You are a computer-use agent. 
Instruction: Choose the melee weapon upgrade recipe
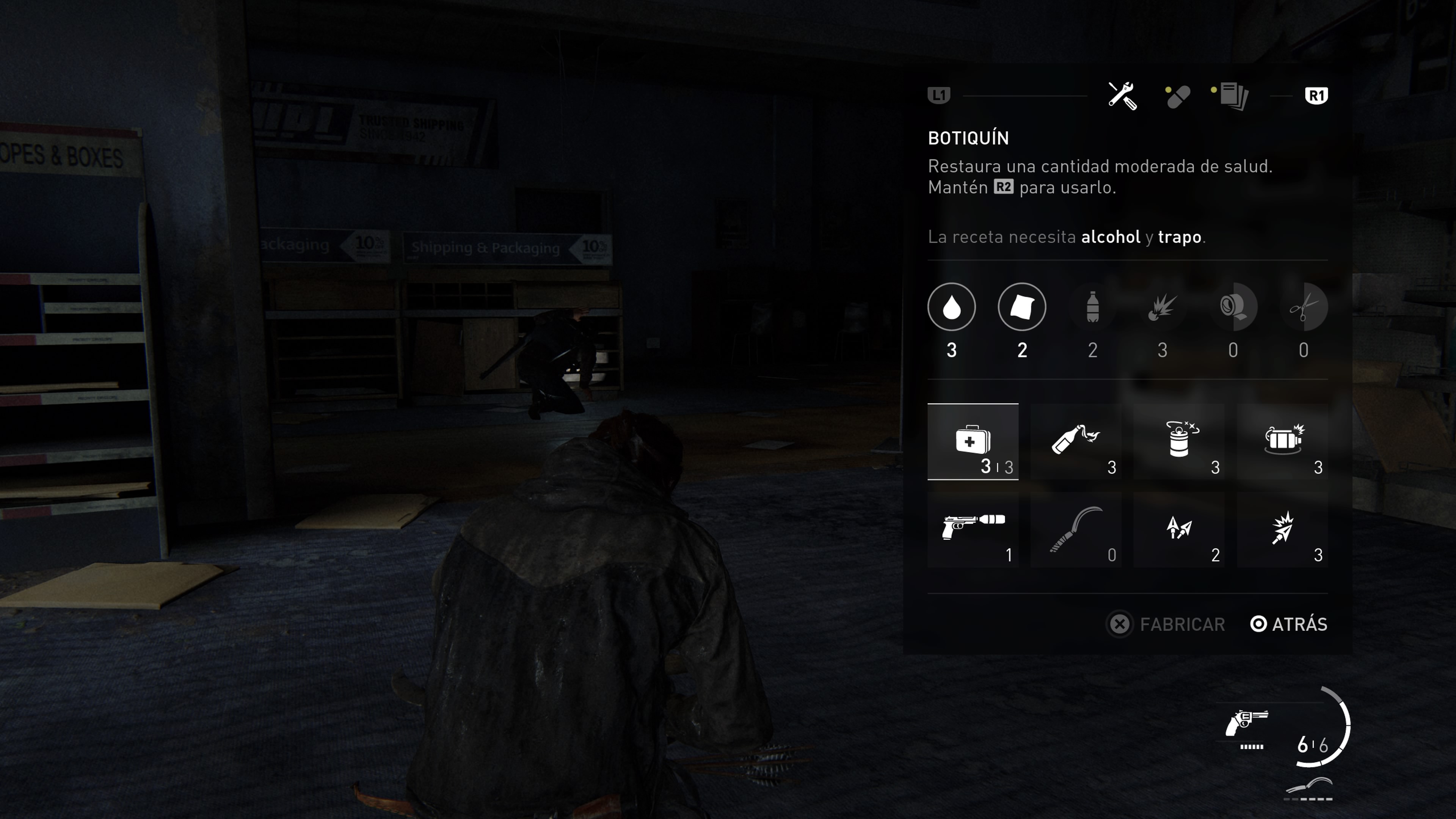1076,530
